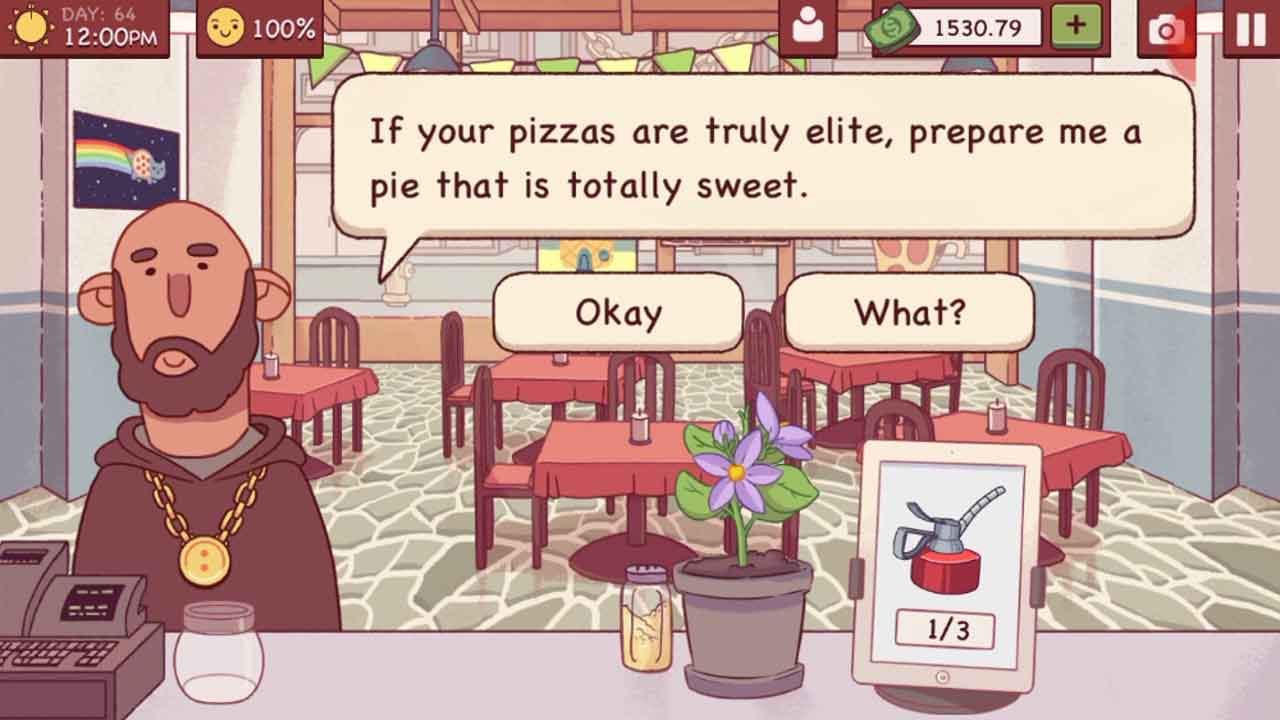Pause the game

(x=1250, y=28)
